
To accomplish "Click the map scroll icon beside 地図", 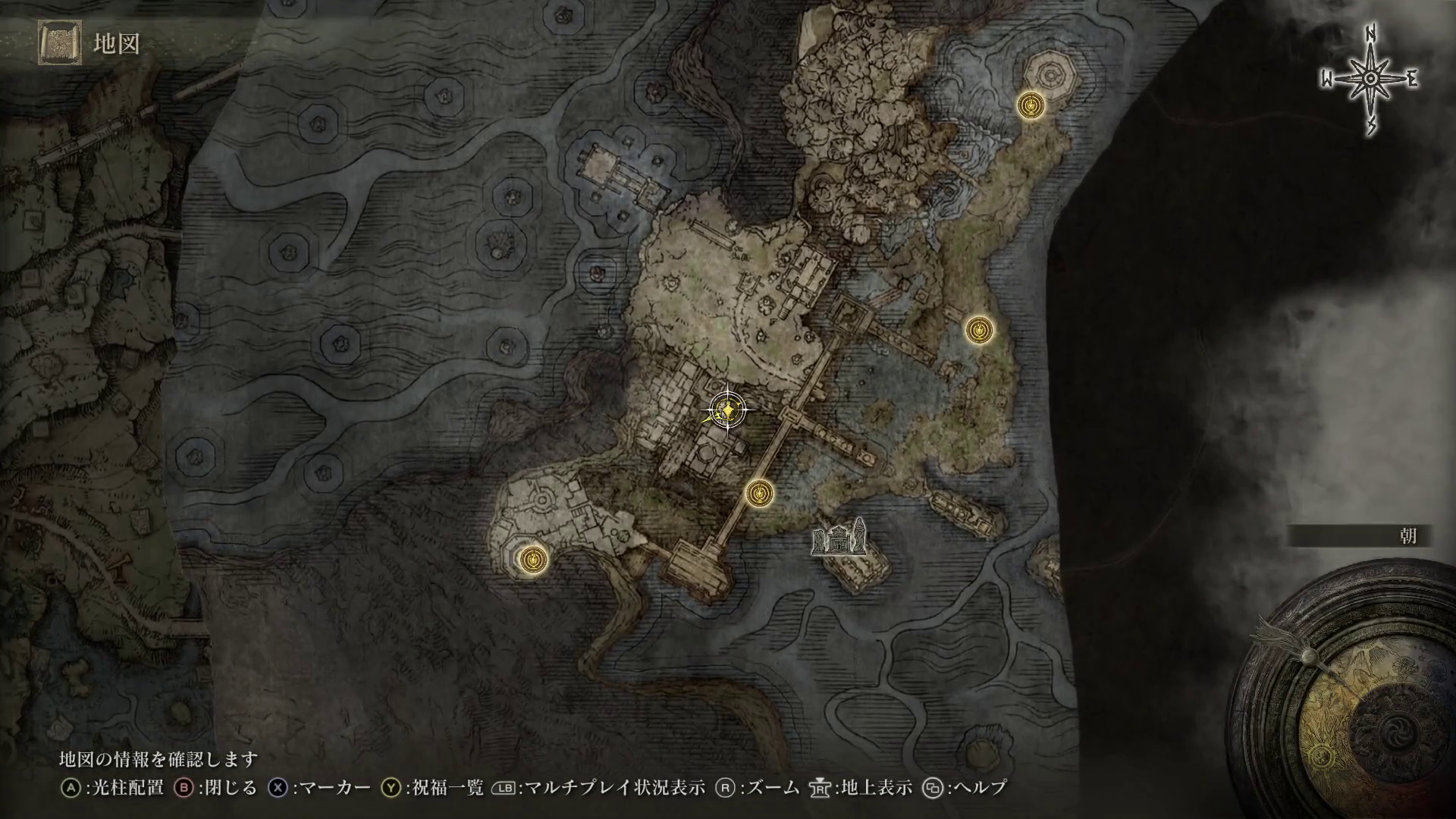I will (x=60, y=44).
